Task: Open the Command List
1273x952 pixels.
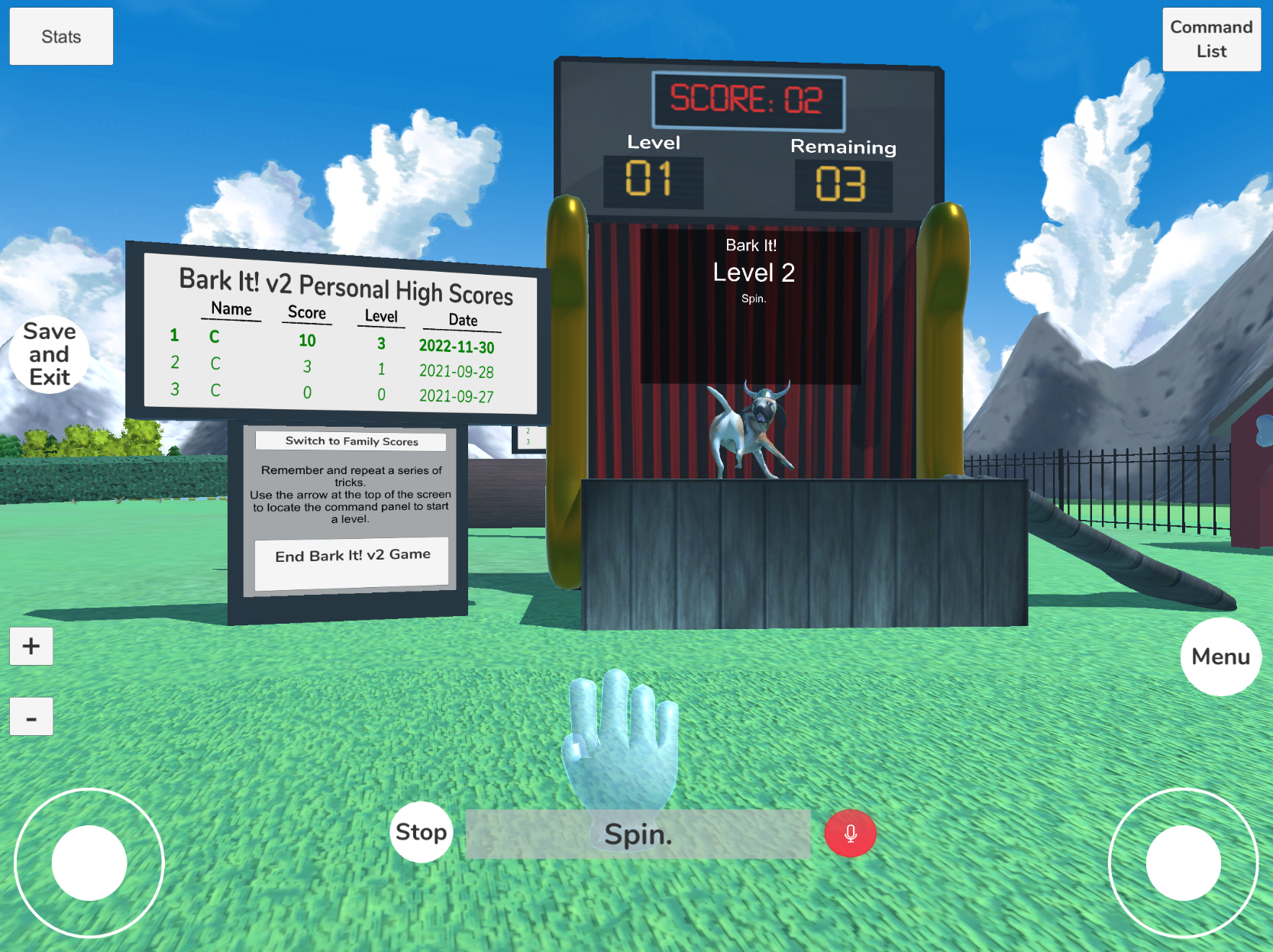Action: pyautogui.click(x=1210, y=39)
